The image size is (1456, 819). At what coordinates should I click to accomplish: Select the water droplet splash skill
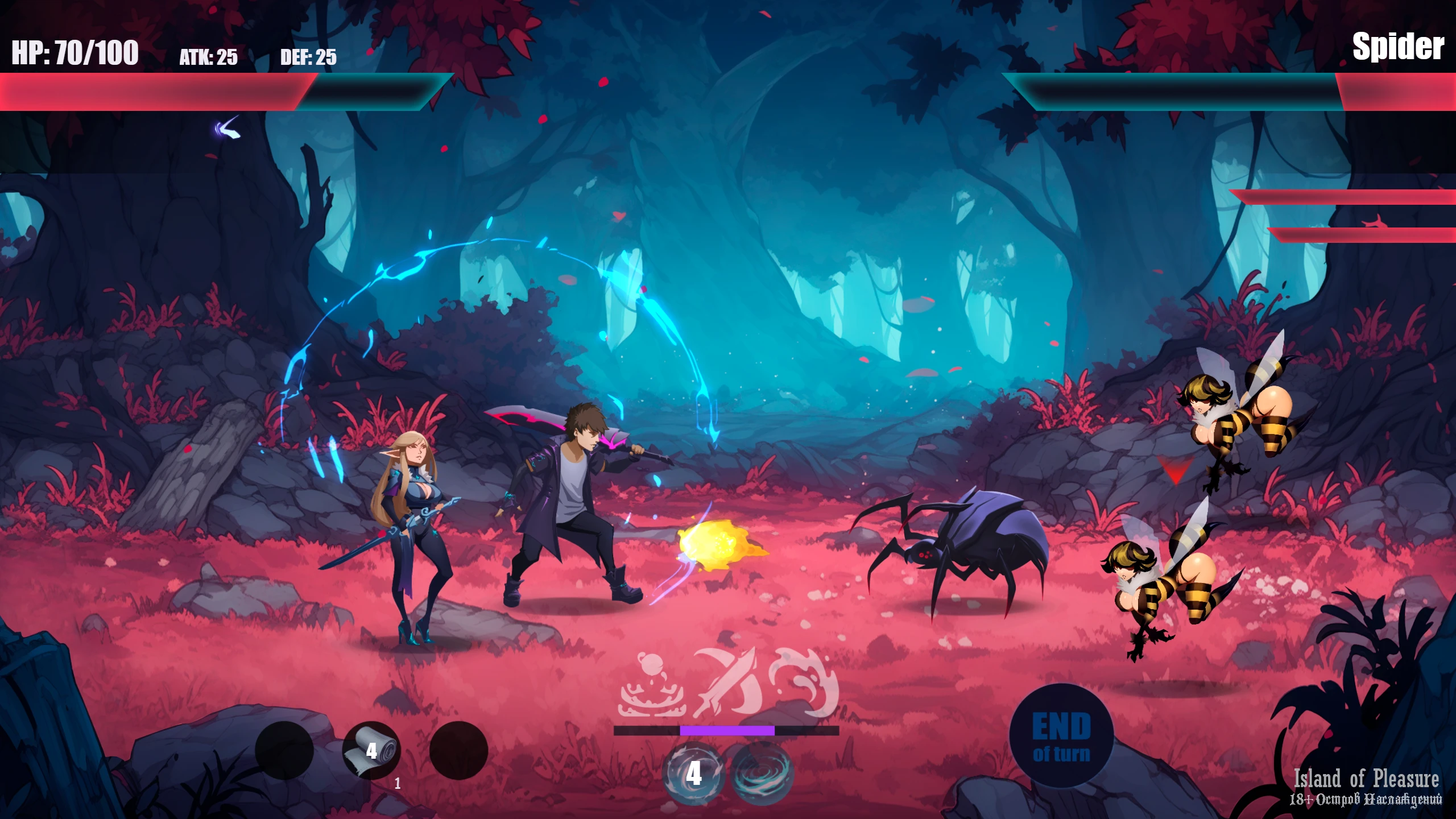point(651,685)
